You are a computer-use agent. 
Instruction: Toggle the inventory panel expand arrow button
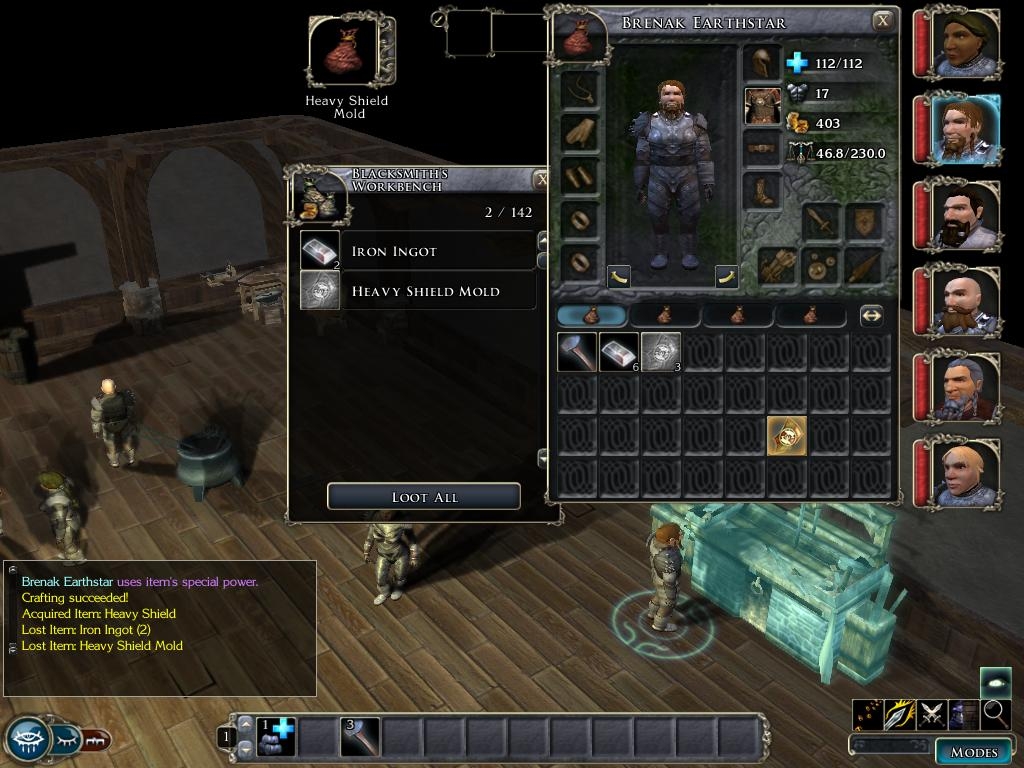(871, 315)
